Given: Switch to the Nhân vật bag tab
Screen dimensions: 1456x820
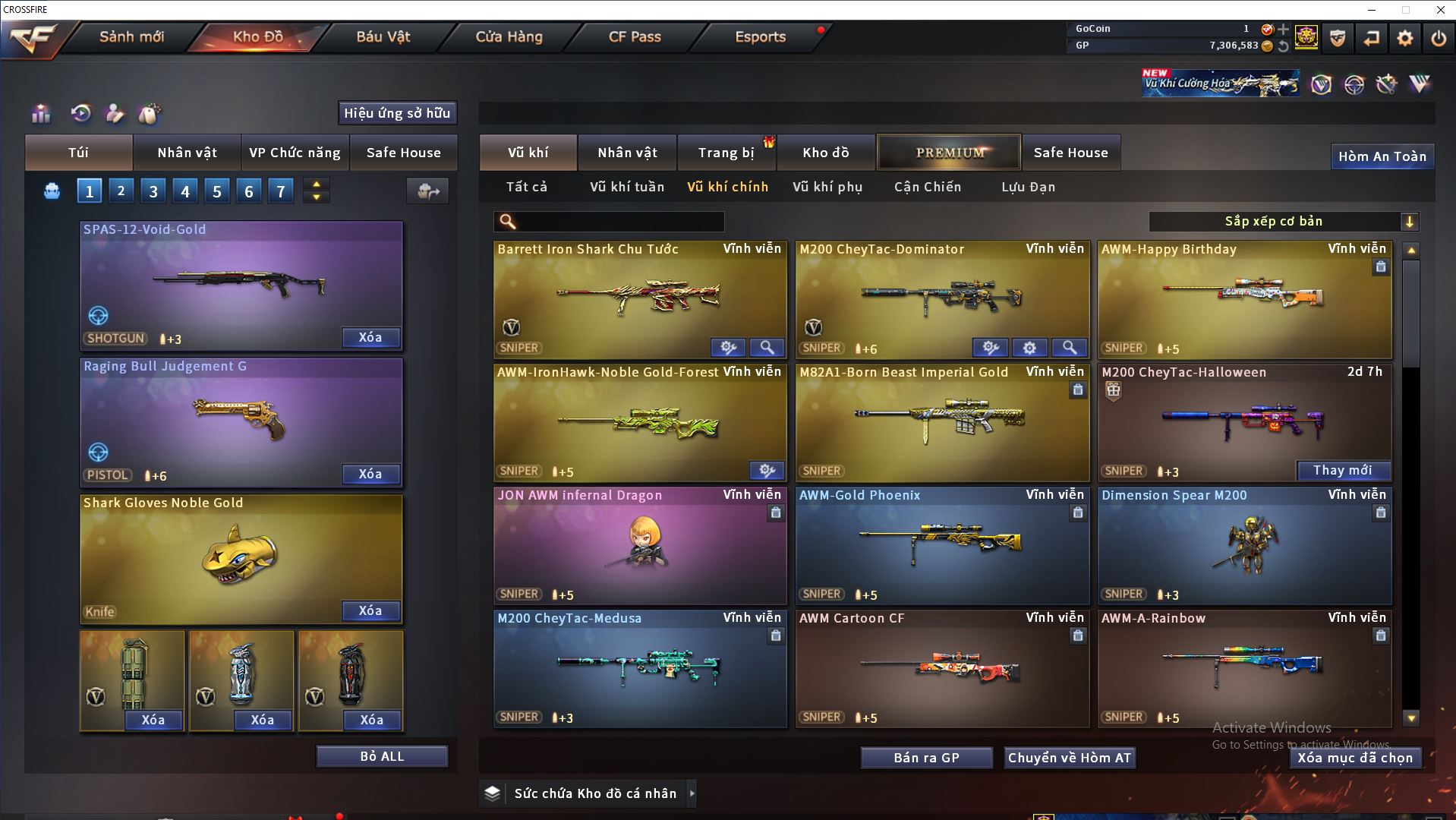Looking at the screenshot, I should point(187,153).
